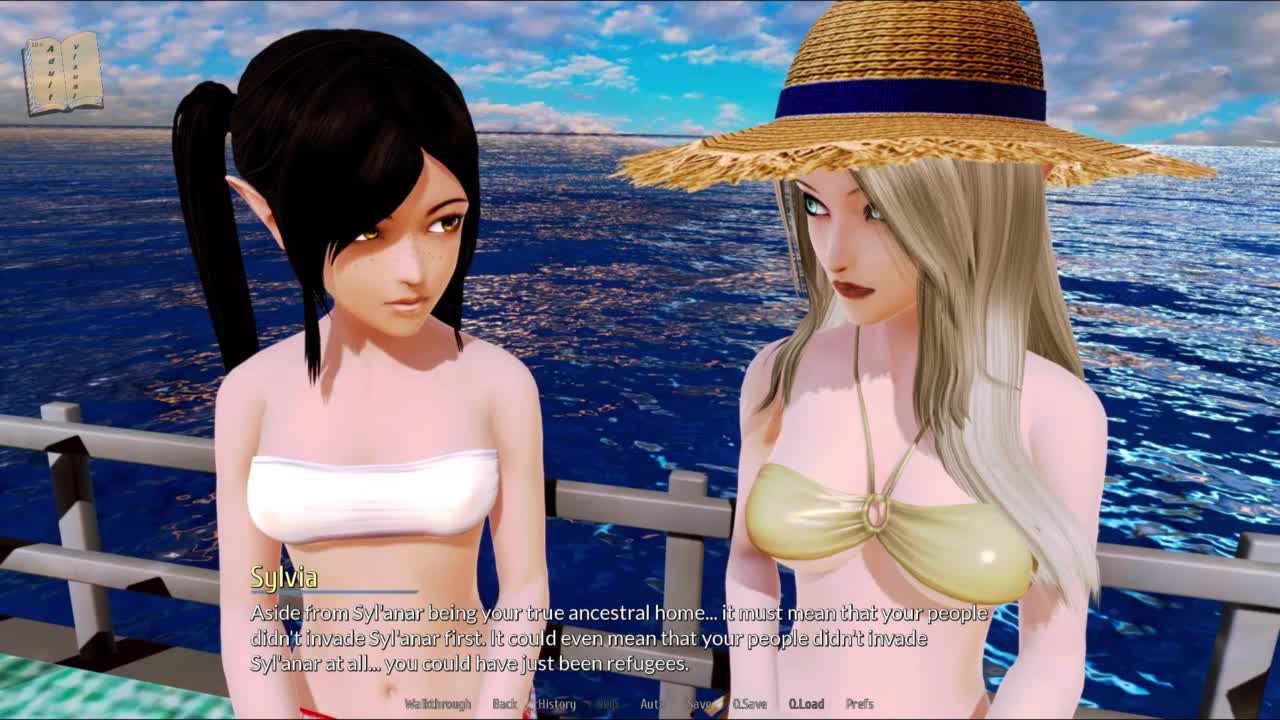This screenshot has height=720, width=1280.
Task: Open the dialogue History log
Action: tap(557, 704)
